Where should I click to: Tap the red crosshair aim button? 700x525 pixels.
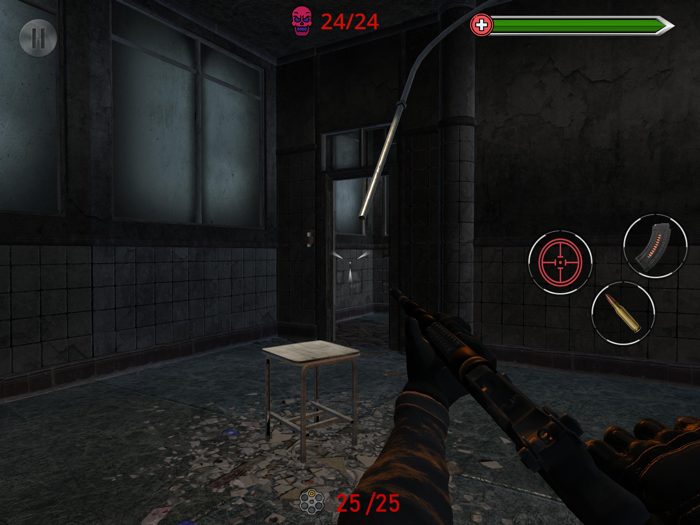[560, 262]
